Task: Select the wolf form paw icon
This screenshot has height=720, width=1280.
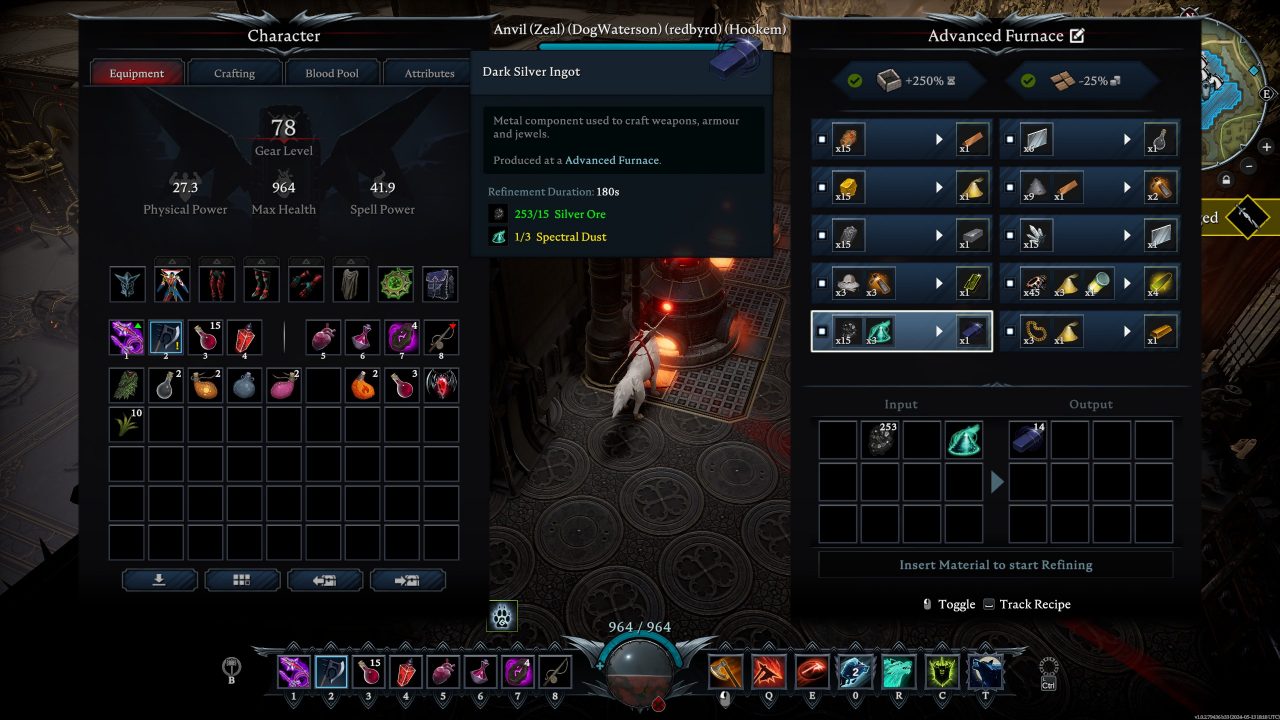Action: (501, 617)
